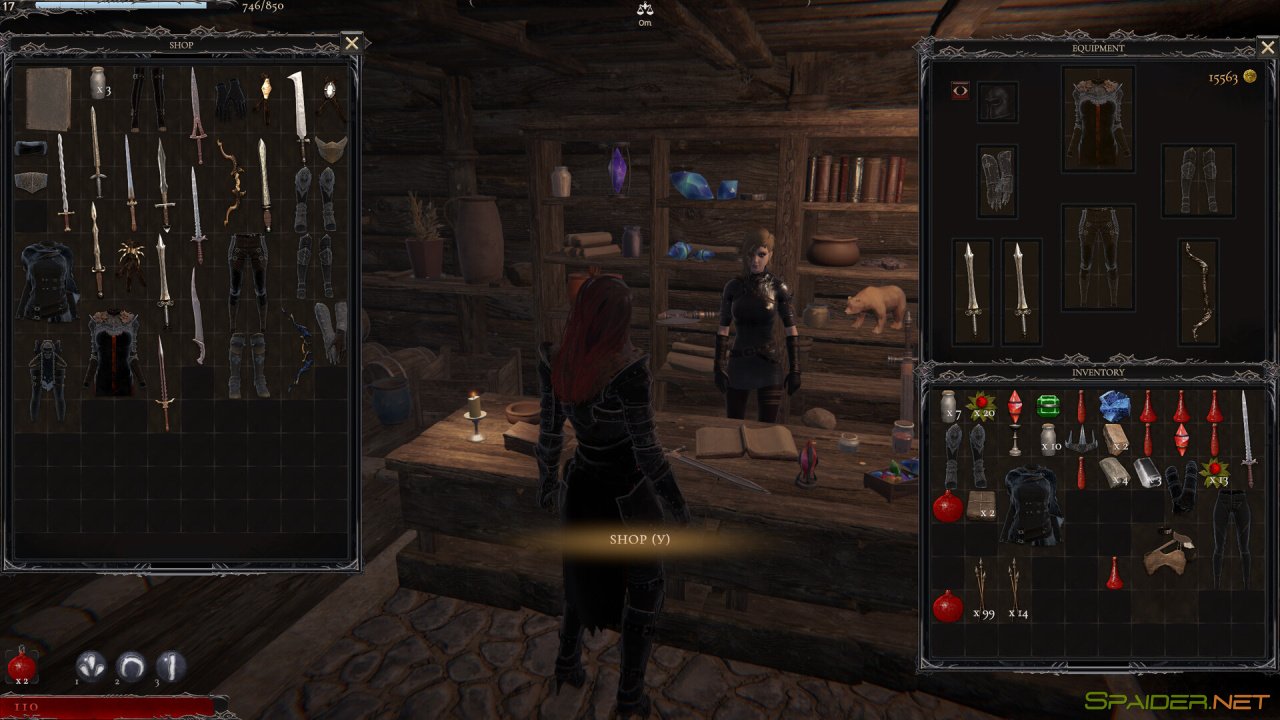The width and height of the screenshot is (1280, 720).
Task: Select the book item in the shop
Action: [48, 99]
